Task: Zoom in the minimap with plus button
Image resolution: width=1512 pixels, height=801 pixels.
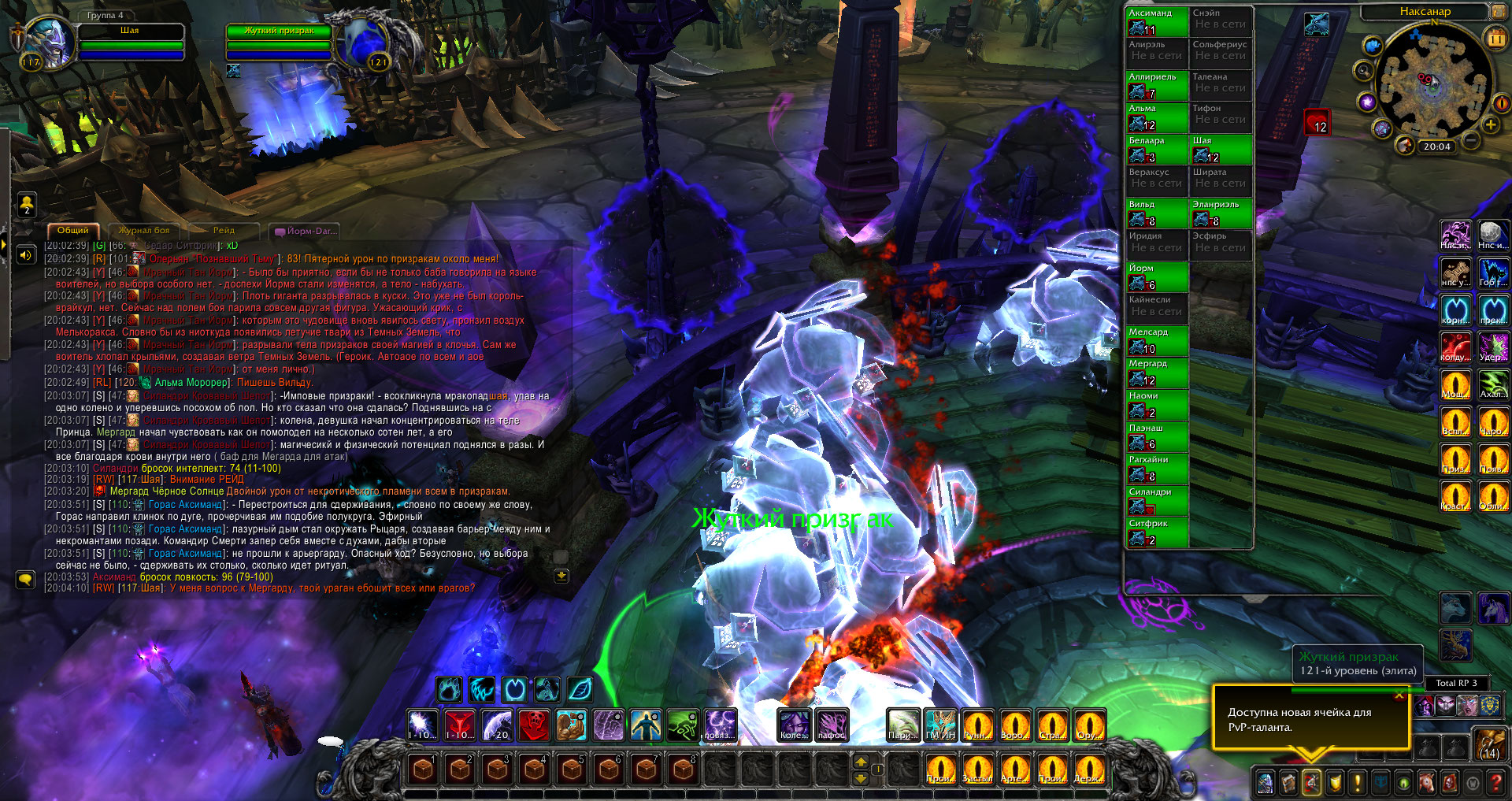Action: (x=1491, y=125)
